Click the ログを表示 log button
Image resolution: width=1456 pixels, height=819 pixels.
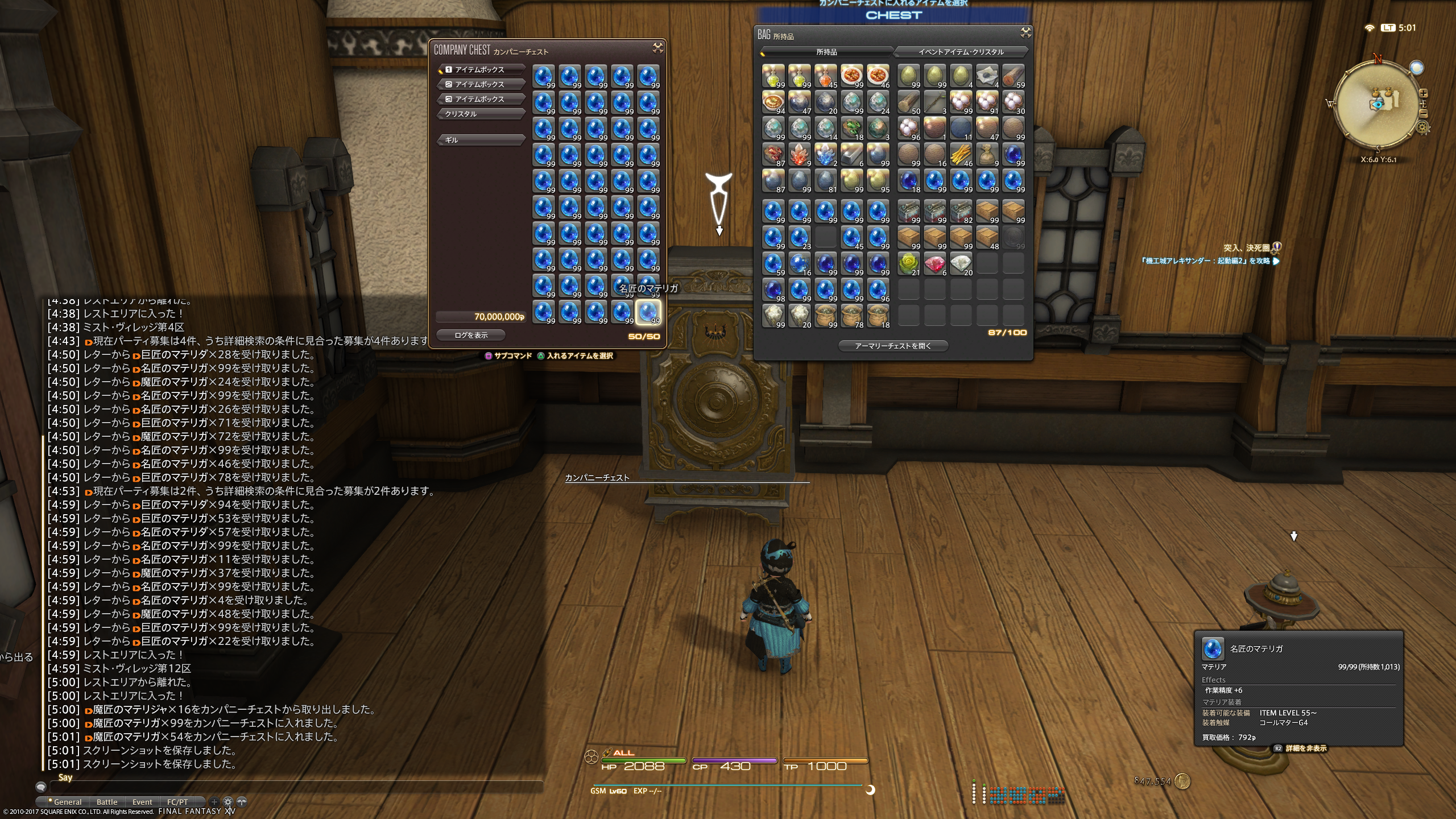pos(471,336)
